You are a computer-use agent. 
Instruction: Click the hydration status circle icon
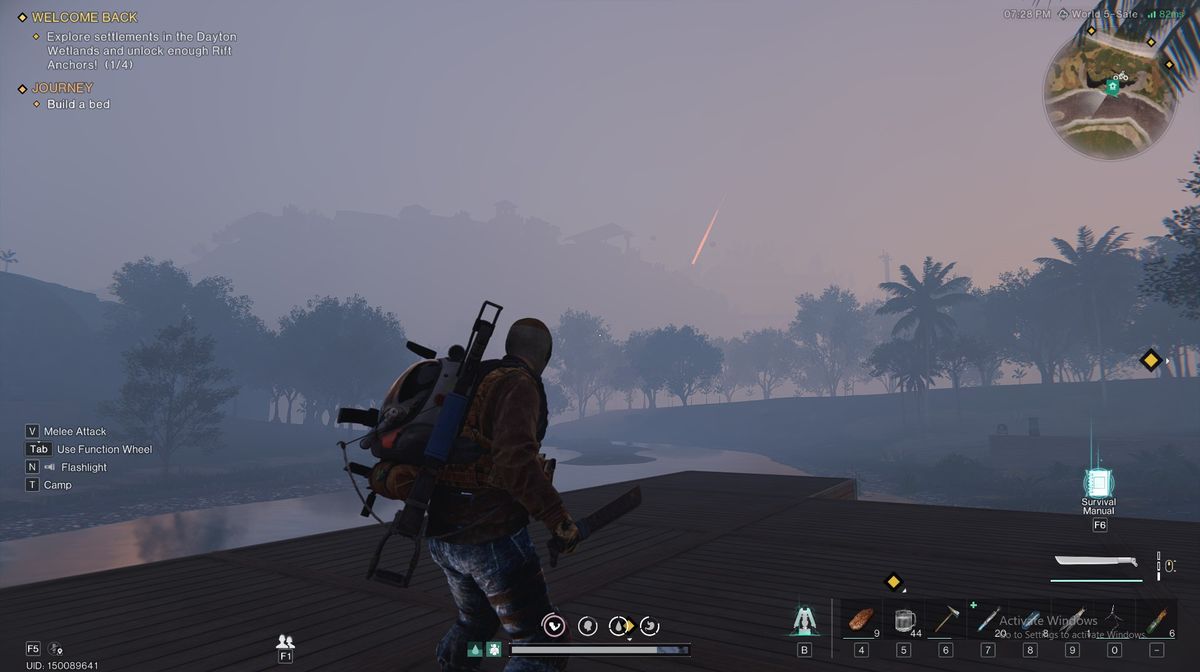tap(620, 626)
